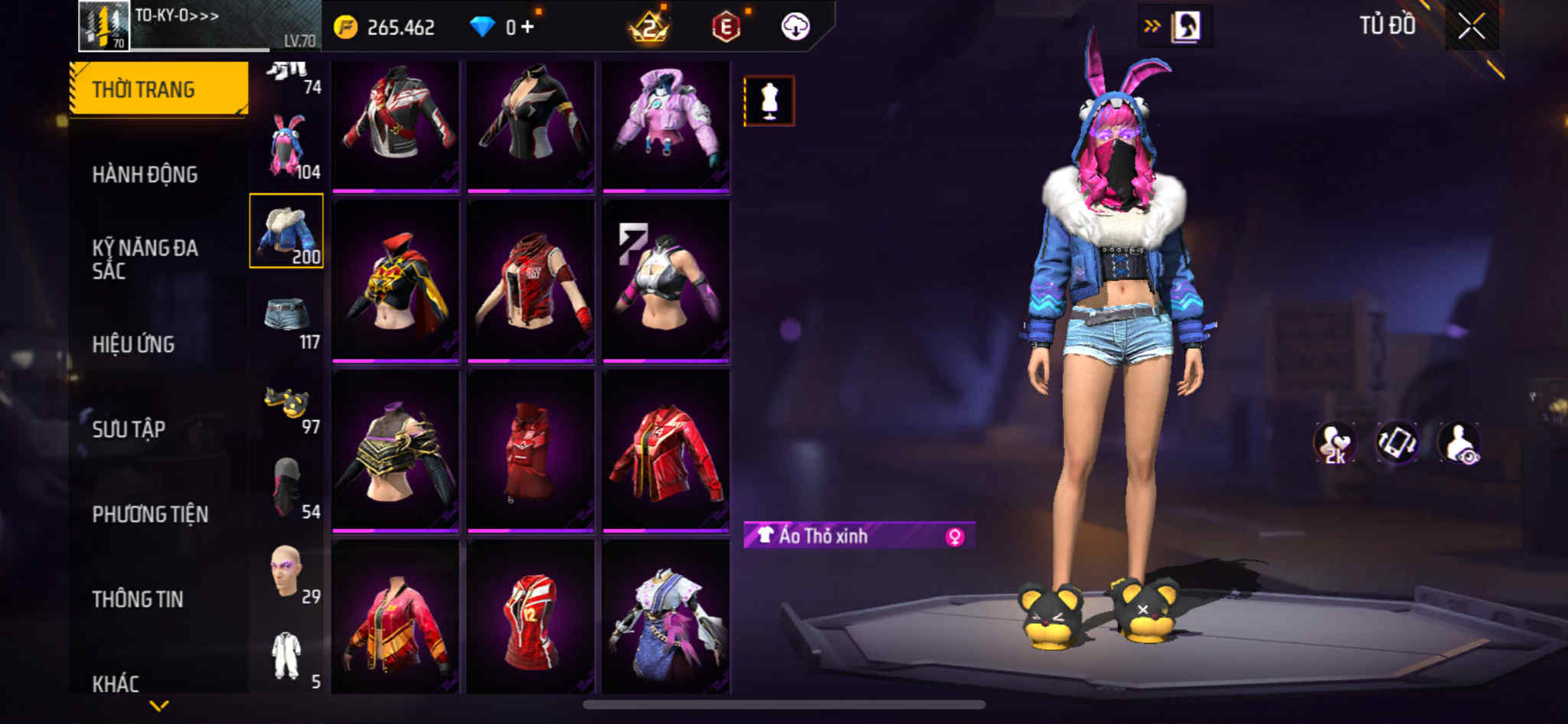The height and width of the screenshot is (724, 1568).
Task: Choose the bunny hood head category
Action: click(287, 147)
